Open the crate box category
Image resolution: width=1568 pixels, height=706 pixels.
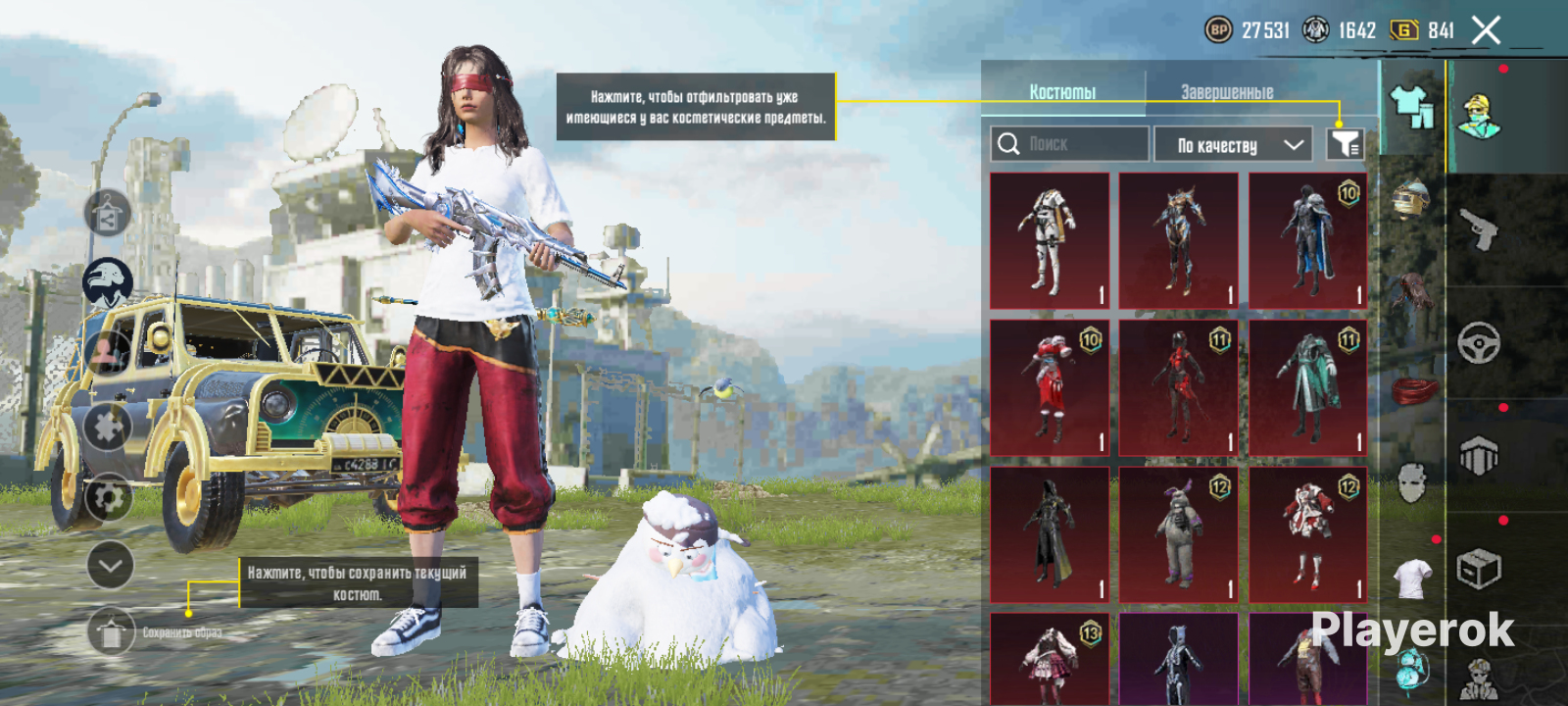tap(1478, 569)
